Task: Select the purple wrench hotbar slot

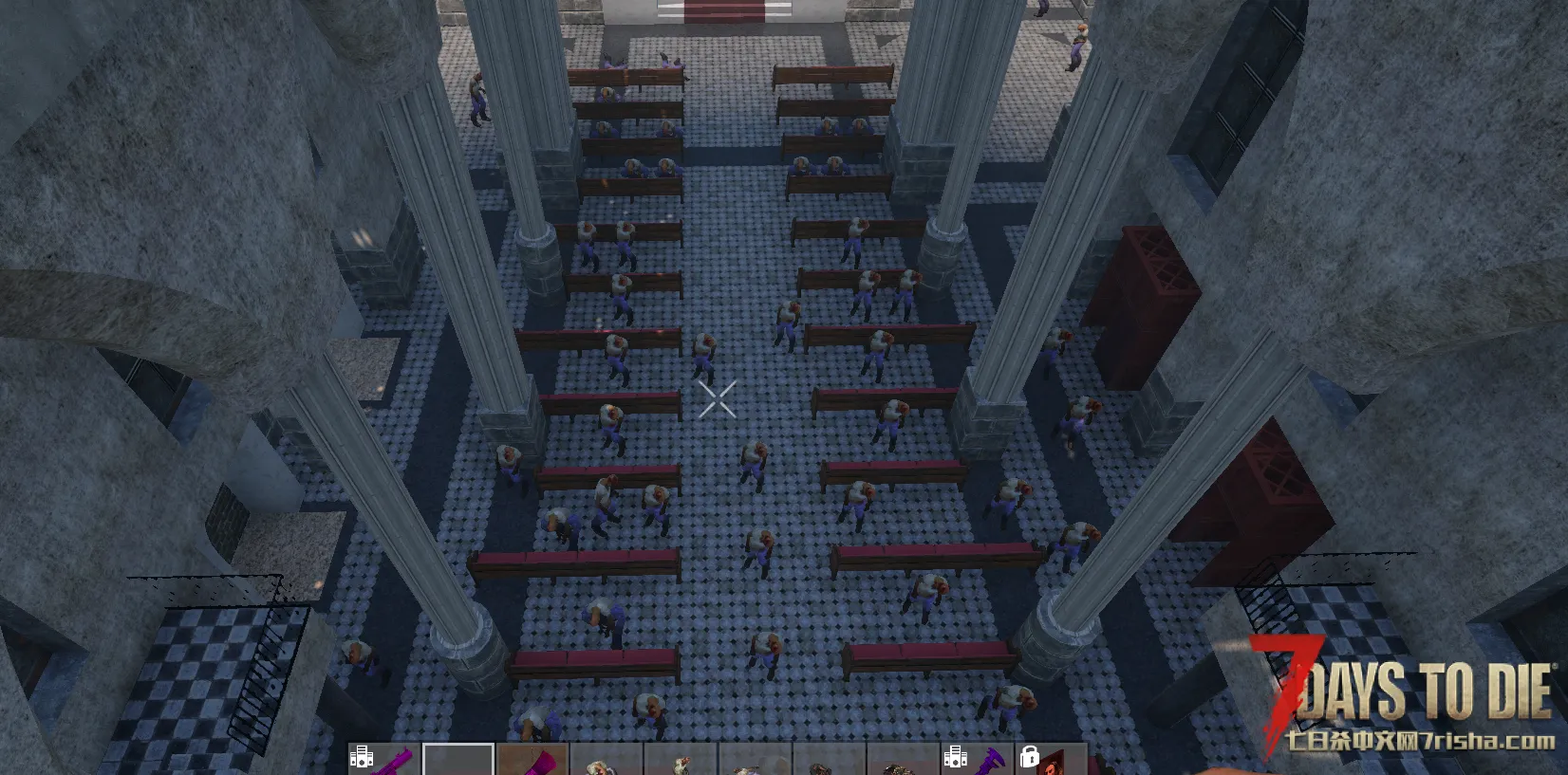Action: point(978,760)
